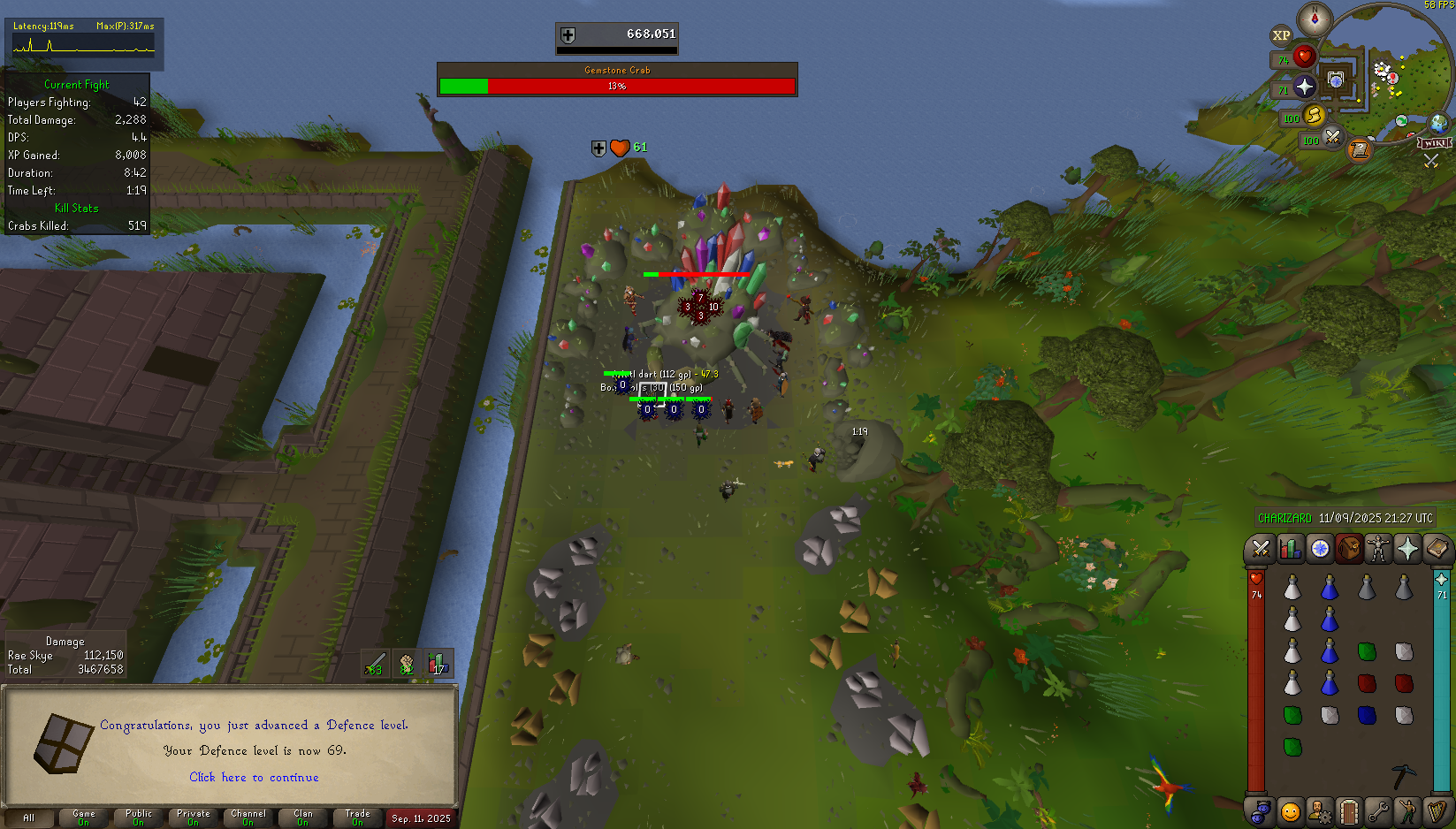Click the compass to face north
1456x829 pixels.
click(x=1315, y=19)
